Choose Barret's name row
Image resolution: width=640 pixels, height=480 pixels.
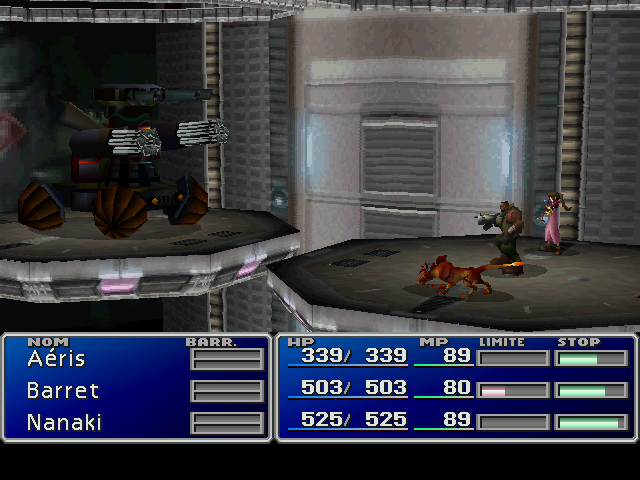pos(63,390)
